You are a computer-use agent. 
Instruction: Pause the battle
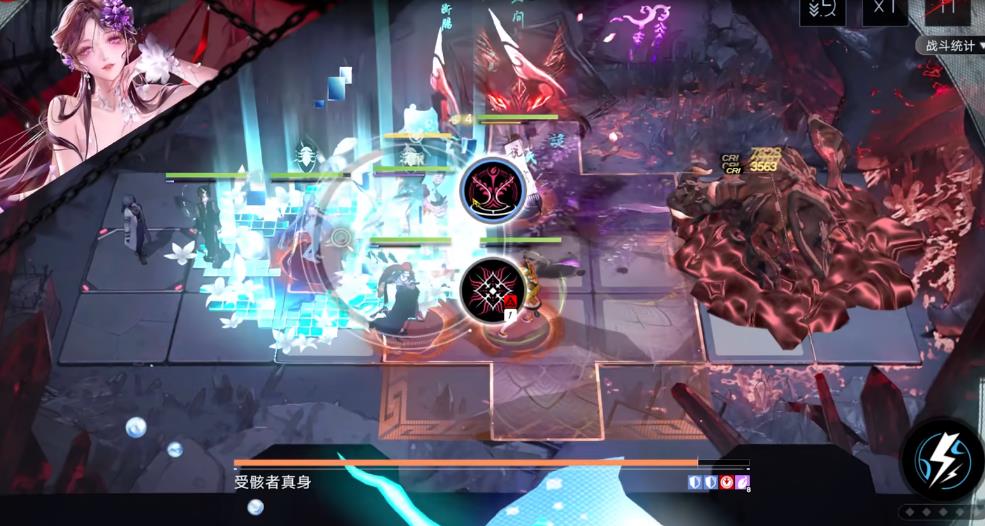[947, 10]
